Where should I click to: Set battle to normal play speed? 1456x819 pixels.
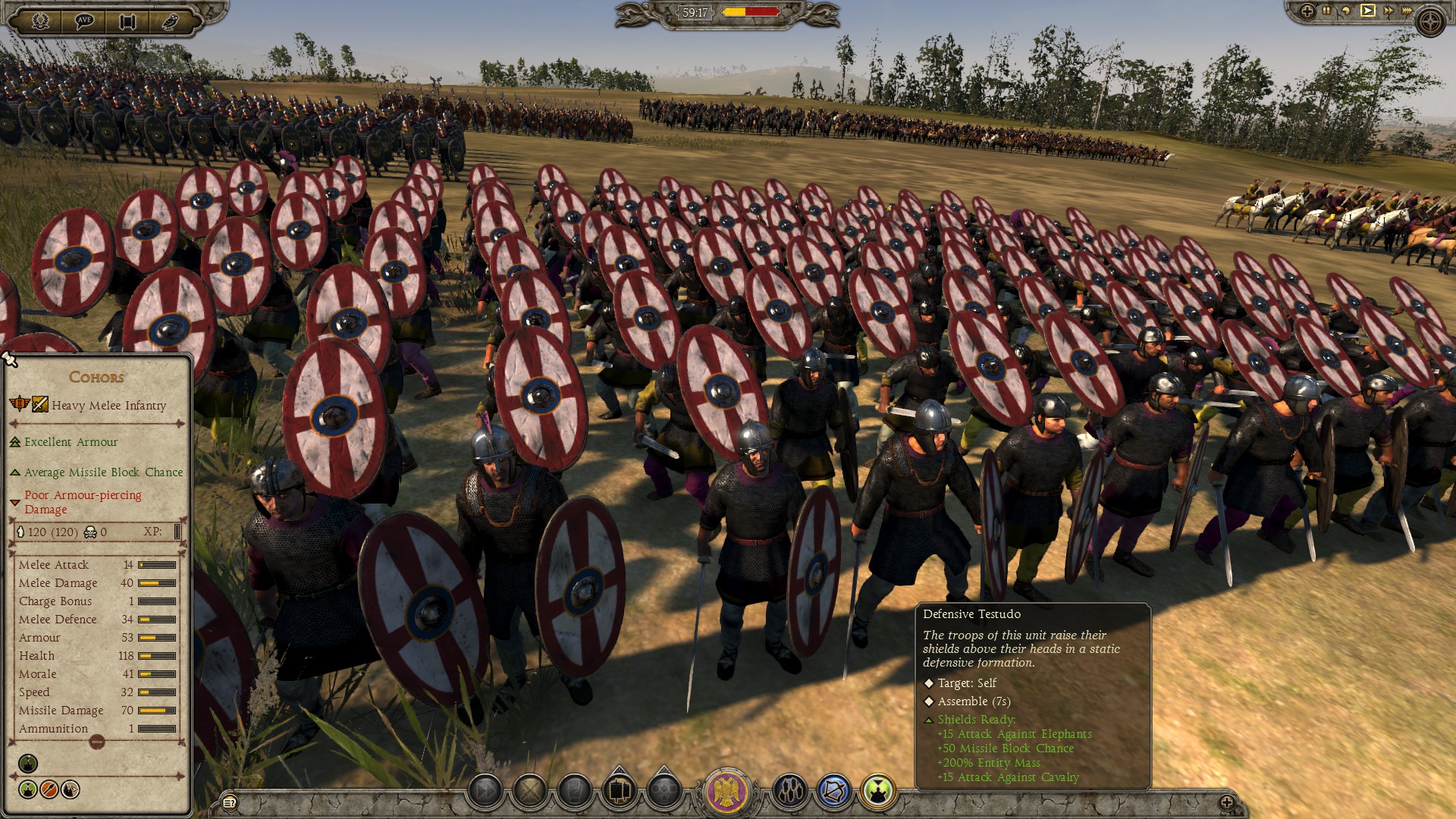(1367, 11)
